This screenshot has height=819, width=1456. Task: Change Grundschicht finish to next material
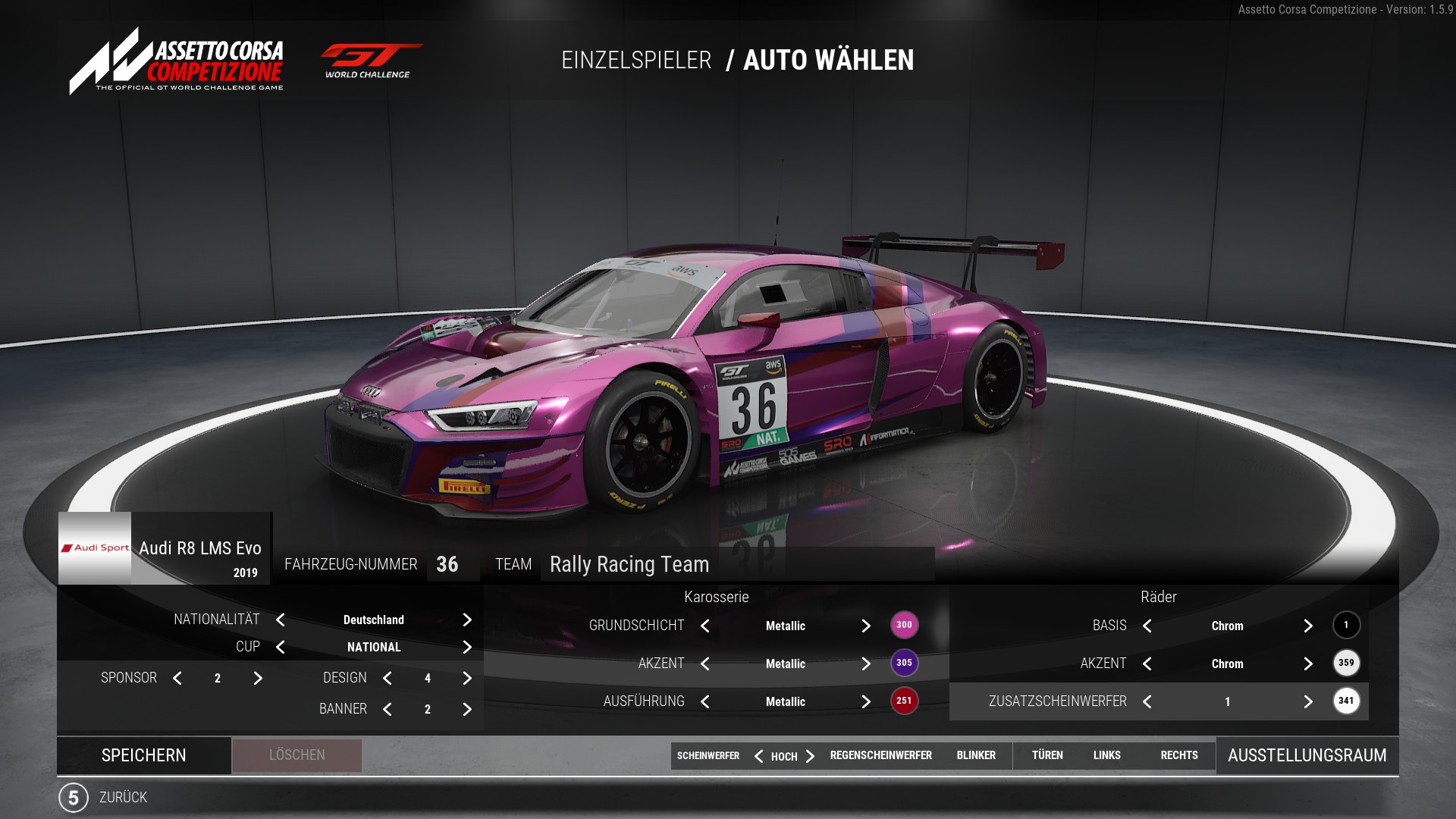pos(866,626)
